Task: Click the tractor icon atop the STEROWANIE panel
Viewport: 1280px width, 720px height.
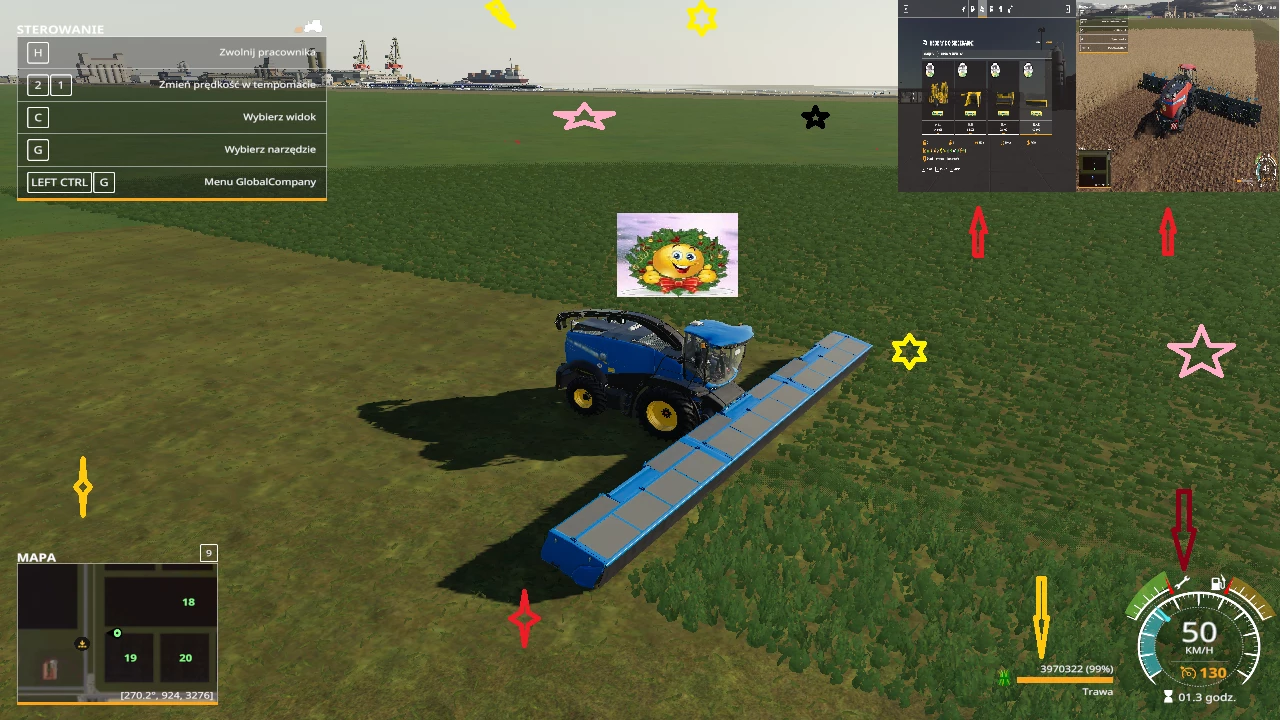Action: pyautogui.click(x=312, y=26)
